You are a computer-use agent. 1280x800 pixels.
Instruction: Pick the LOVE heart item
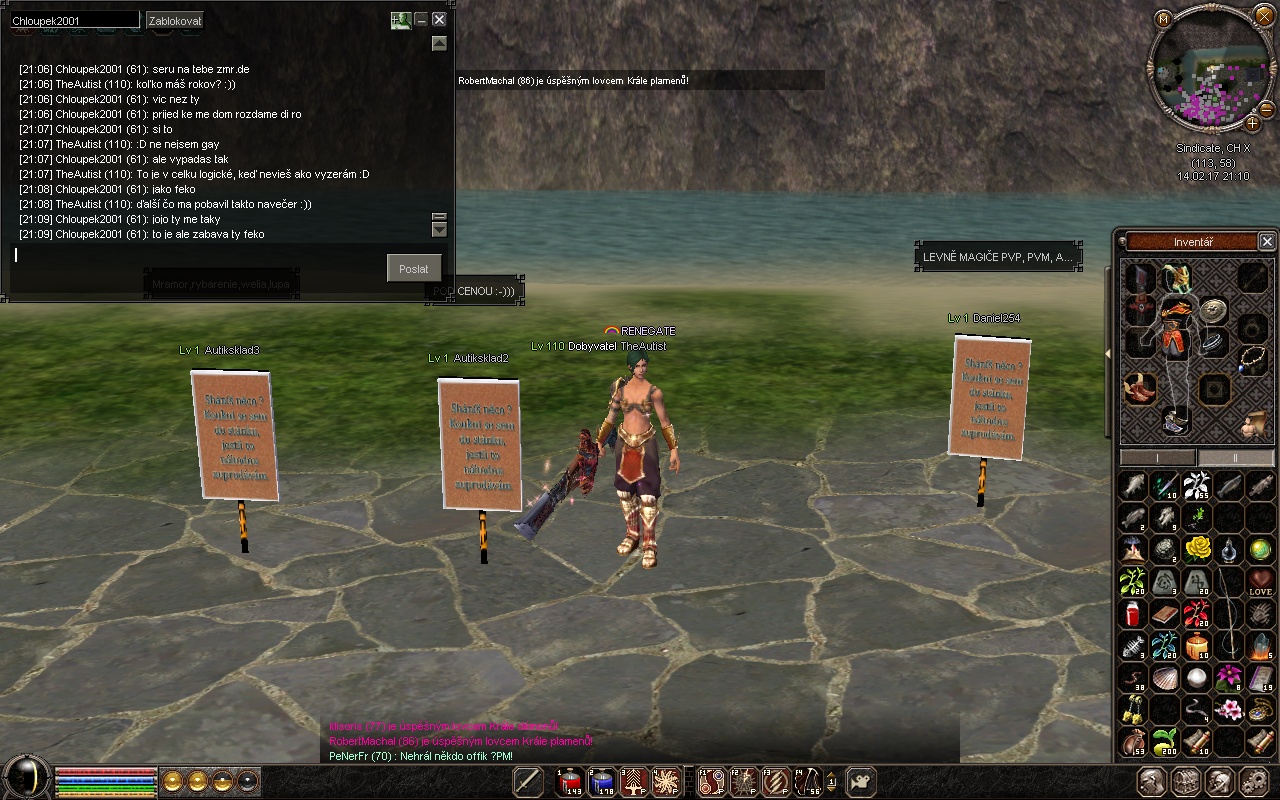point(1260,582)
